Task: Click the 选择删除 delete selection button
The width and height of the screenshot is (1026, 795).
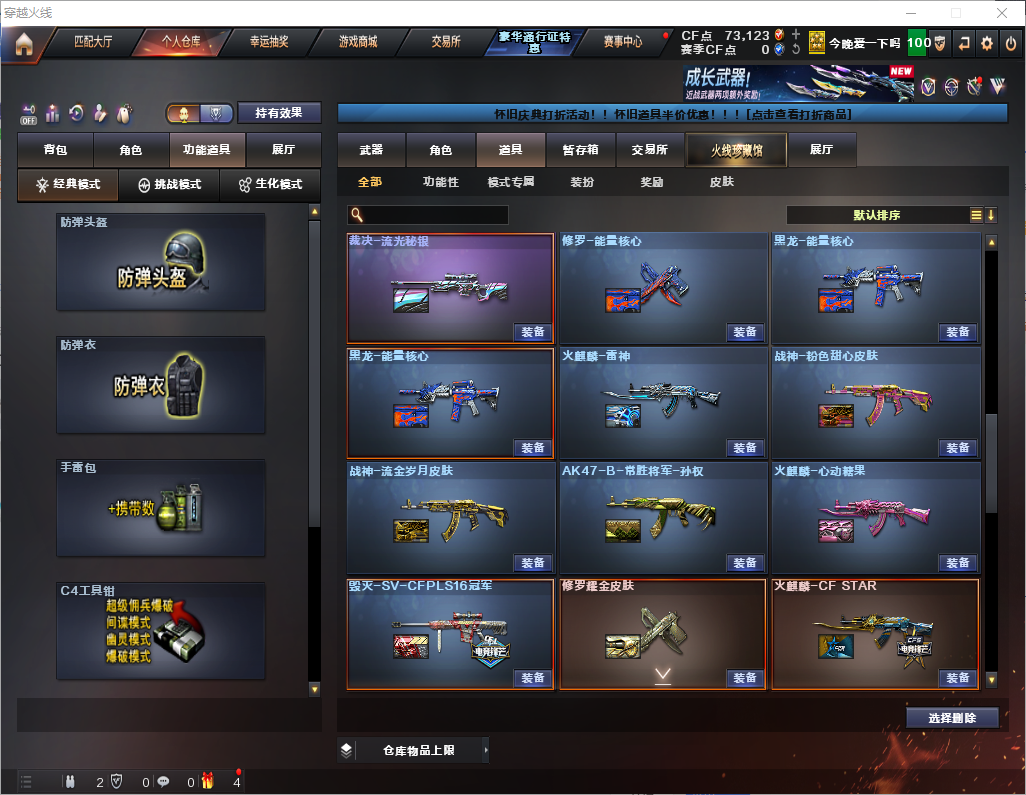Action: click(x=952, y=718)
